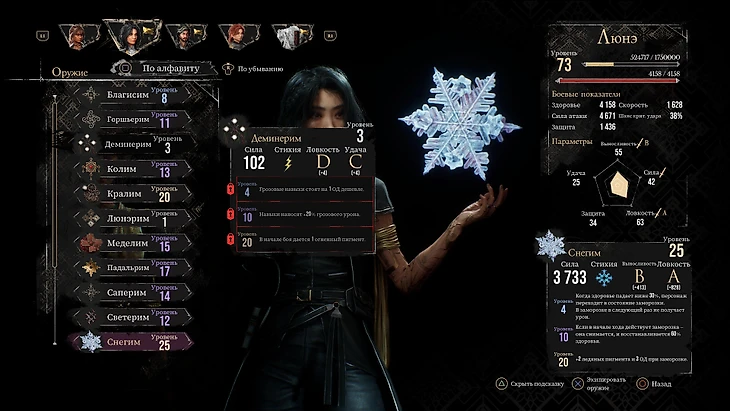Viewport: 730px width, 411px height.
Task: Select Люнэ's dark-haired portrait tab
Action: tap(128, 37)
